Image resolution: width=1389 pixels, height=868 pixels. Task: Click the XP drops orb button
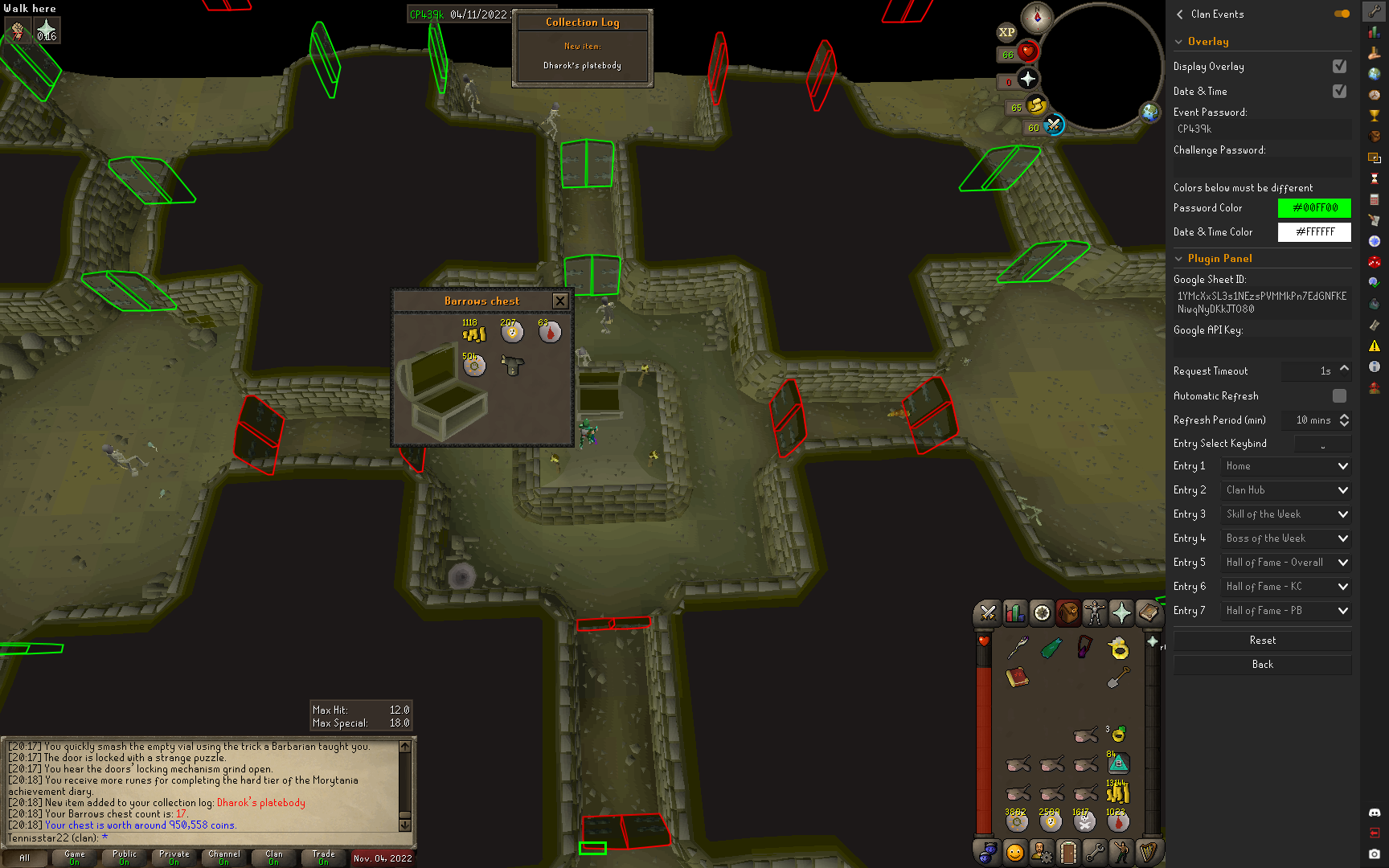(x=1006, y=32)
